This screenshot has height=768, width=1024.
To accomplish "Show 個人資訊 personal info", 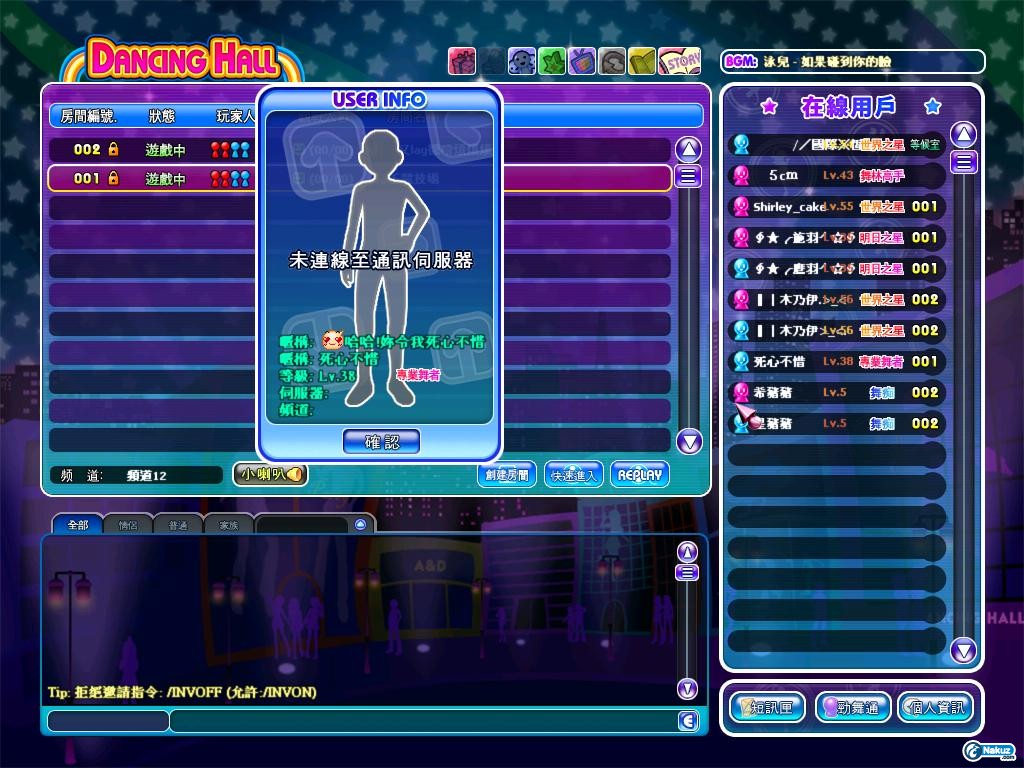I will [x=934, y=708].
